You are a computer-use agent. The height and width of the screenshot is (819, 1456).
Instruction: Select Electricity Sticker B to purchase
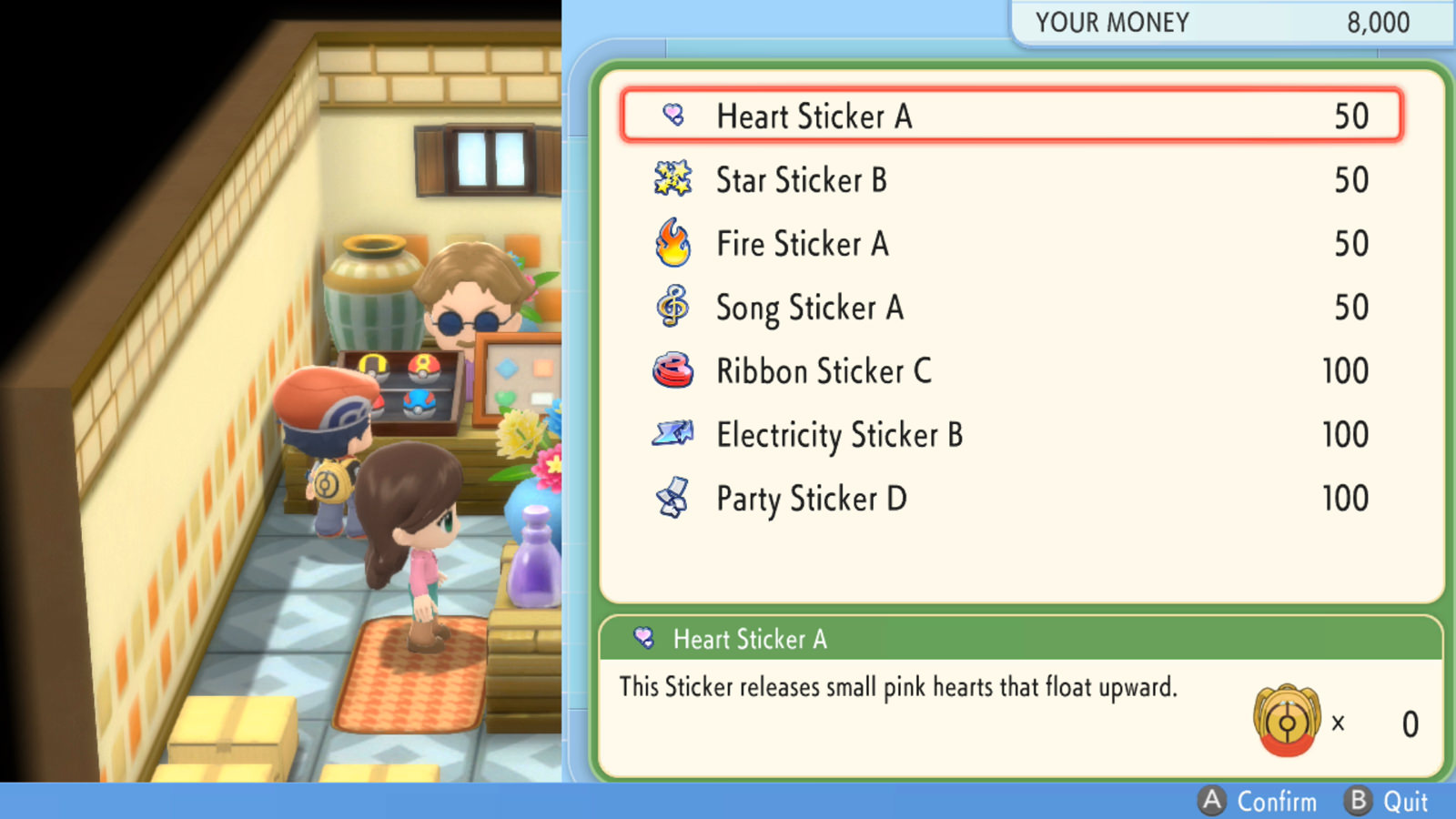(839, 434)
